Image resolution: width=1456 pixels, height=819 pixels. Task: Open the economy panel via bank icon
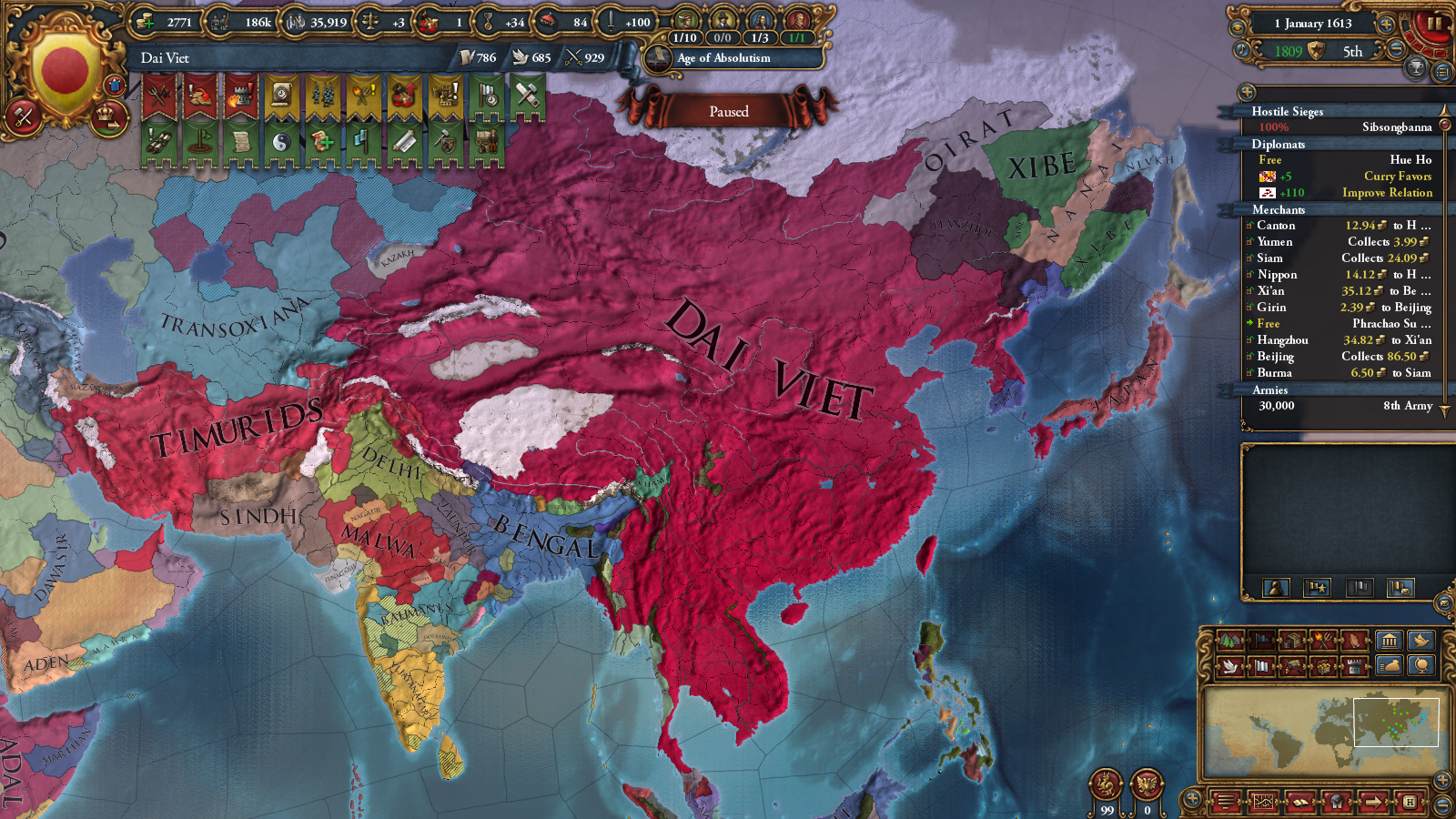click(x=1390, y=640)
